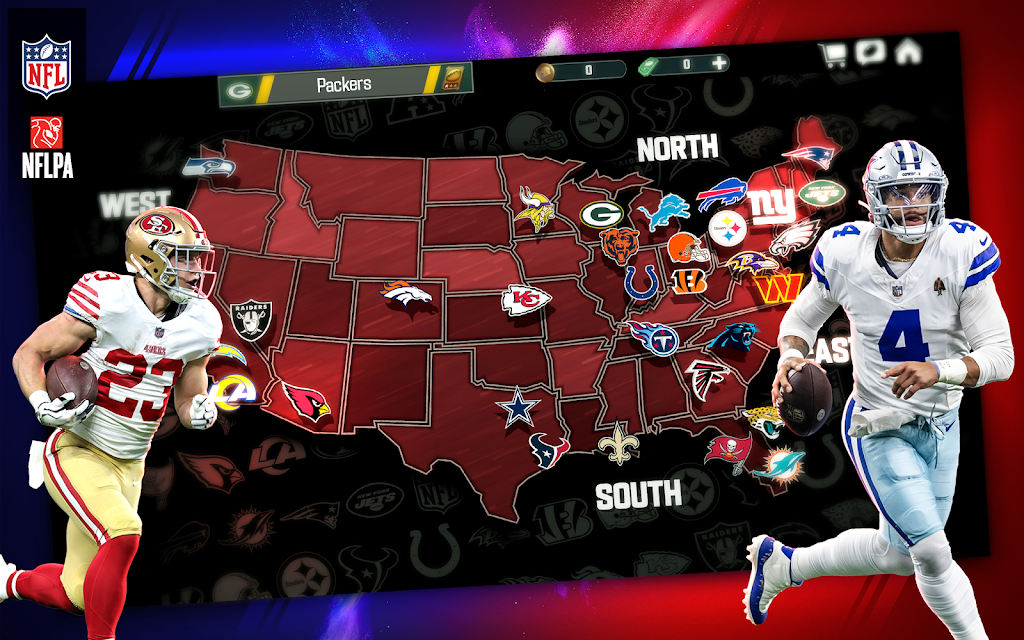Pick the Atlanta Falcons logo

pyautogui.click(x=707, y=379)
